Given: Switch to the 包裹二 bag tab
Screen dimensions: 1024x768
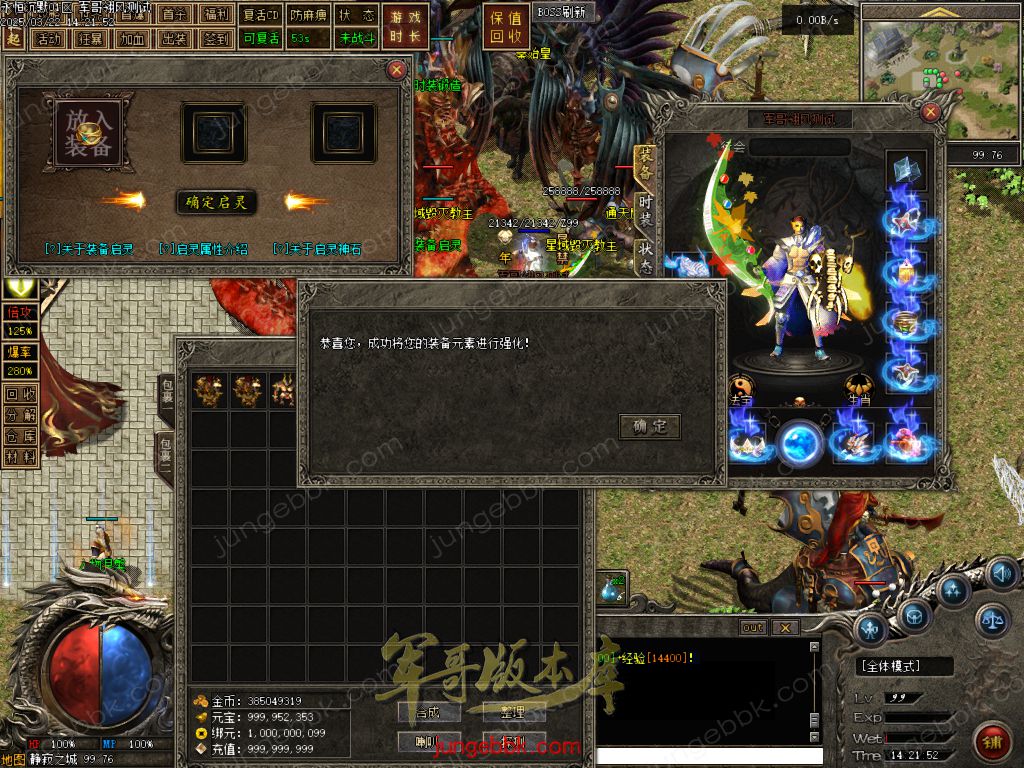Looking at the screenshot, I should (165, 459).
